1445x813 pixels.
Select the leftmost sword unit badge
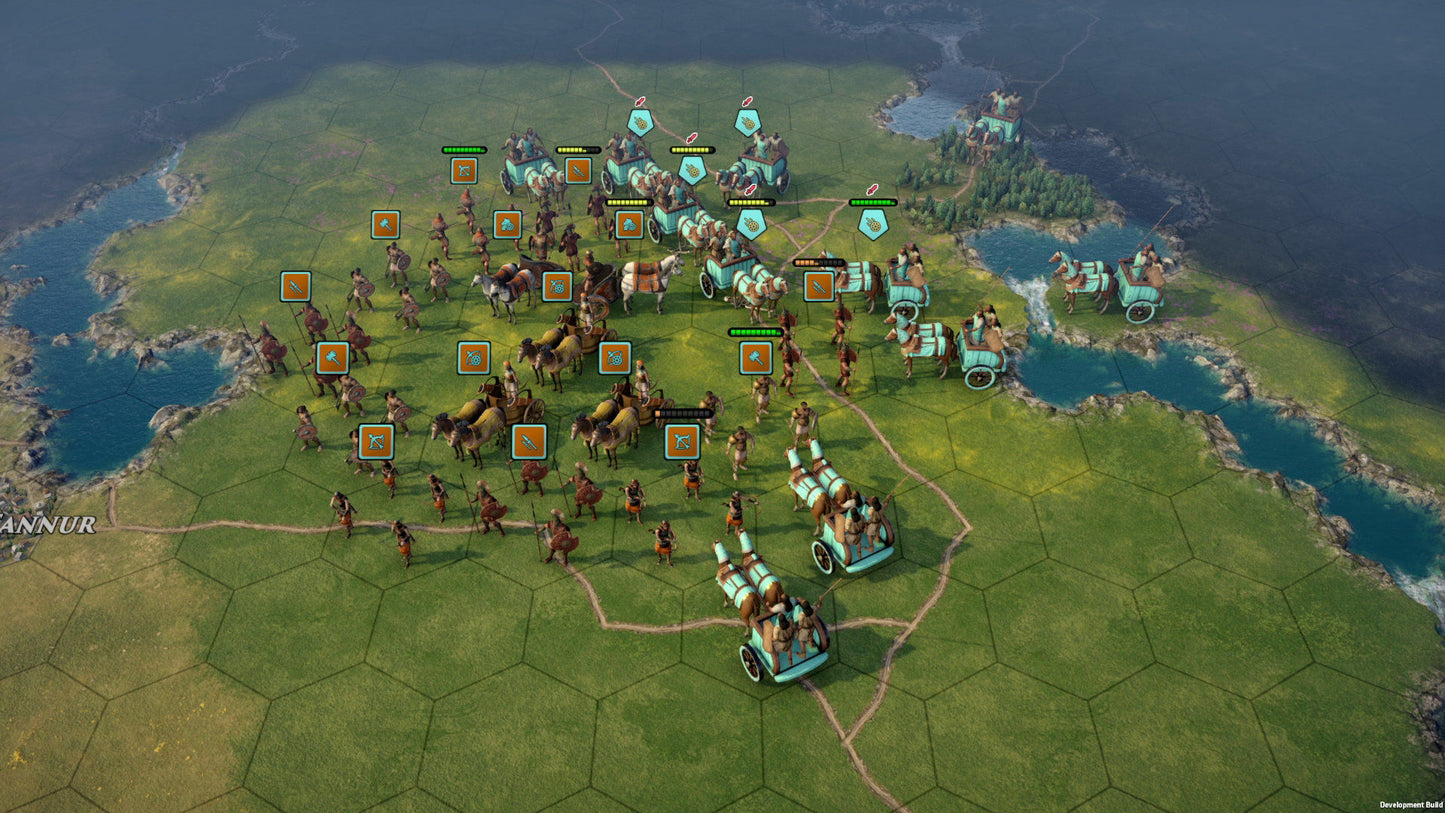(293, 287)
